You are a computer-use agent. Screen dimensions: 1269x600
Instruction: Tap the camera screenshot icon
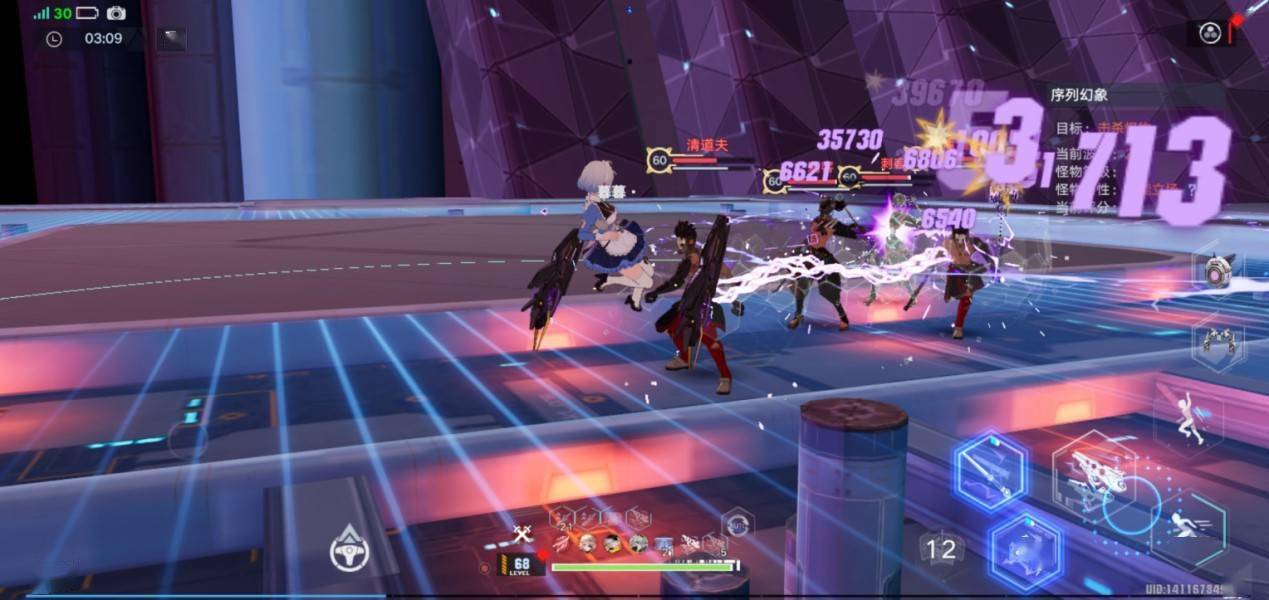(x=116, y=13)
